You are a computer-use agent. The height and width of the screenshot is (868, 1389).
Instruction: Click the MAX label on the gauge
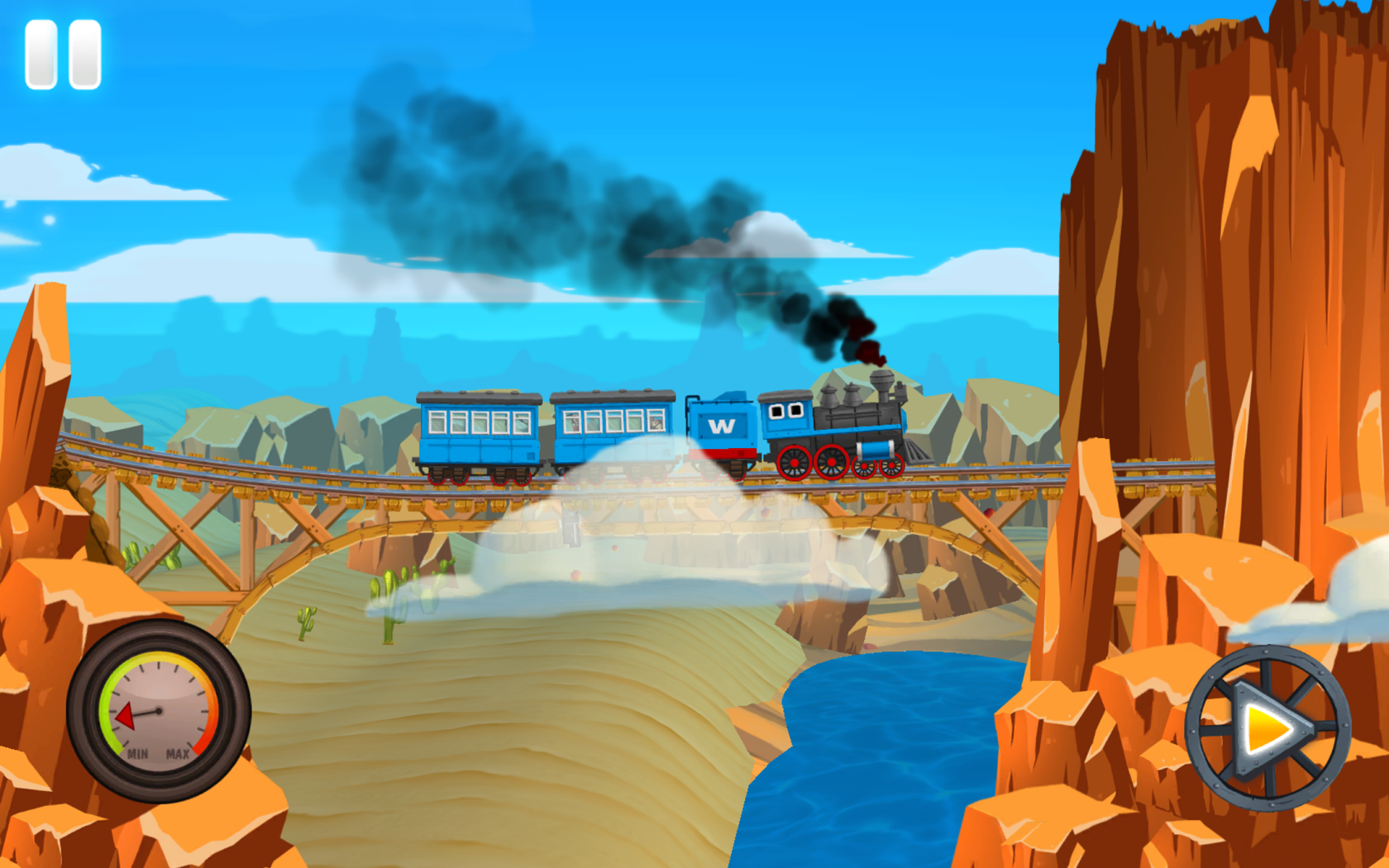pyautogui.click(x=178, y=753)
